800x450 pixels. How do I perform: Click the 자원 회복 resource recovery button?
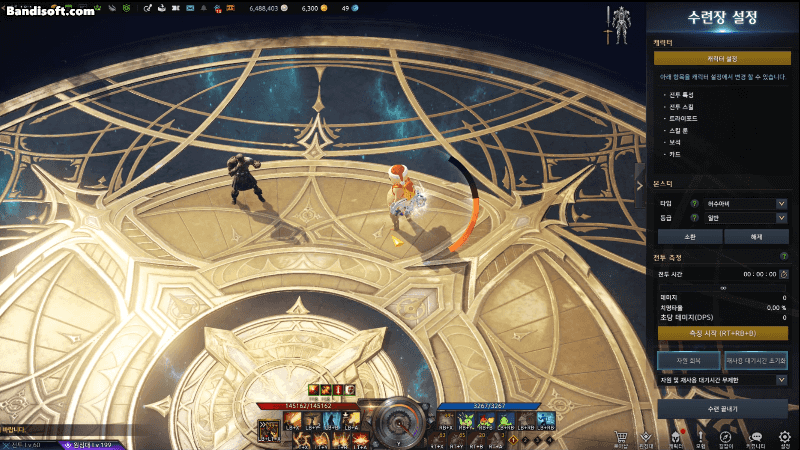point(688,359)
